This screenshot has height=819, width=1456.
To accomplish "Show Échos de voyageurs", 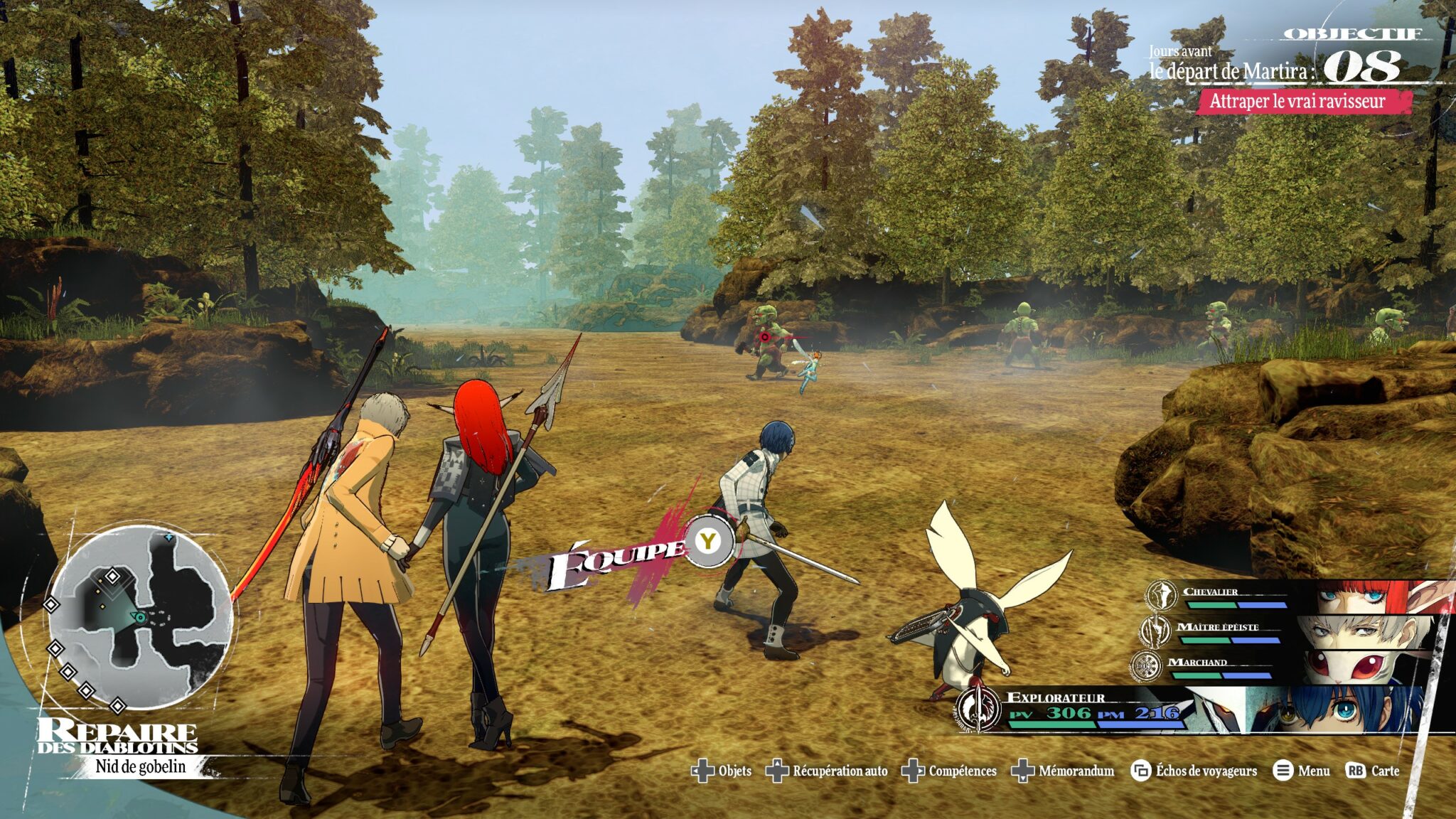I will click(1194, 771).
